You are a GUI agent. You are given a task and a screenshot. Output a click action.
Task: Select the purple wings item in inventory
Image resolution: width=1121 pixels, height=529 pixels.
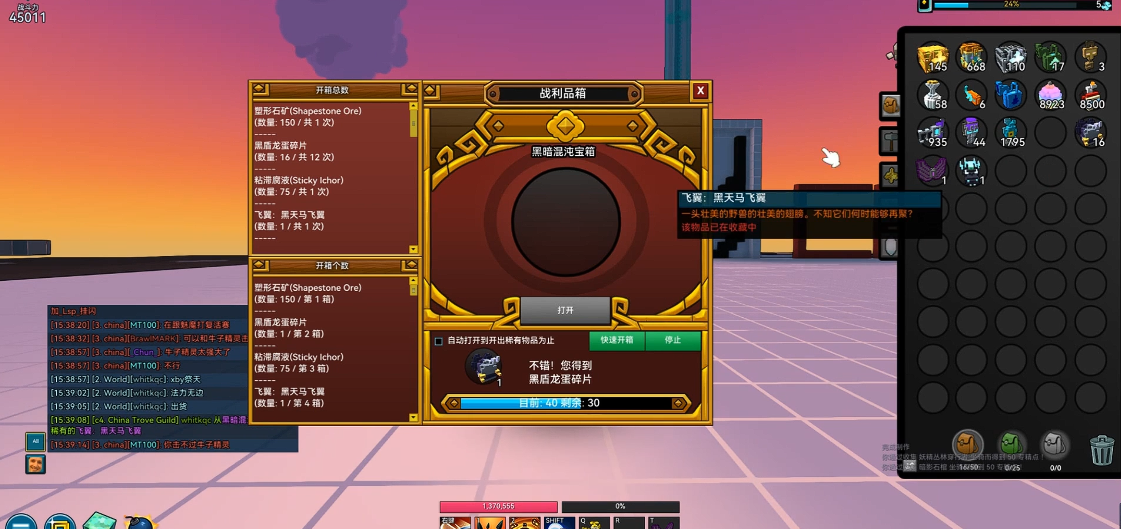[x=933, y=169]
